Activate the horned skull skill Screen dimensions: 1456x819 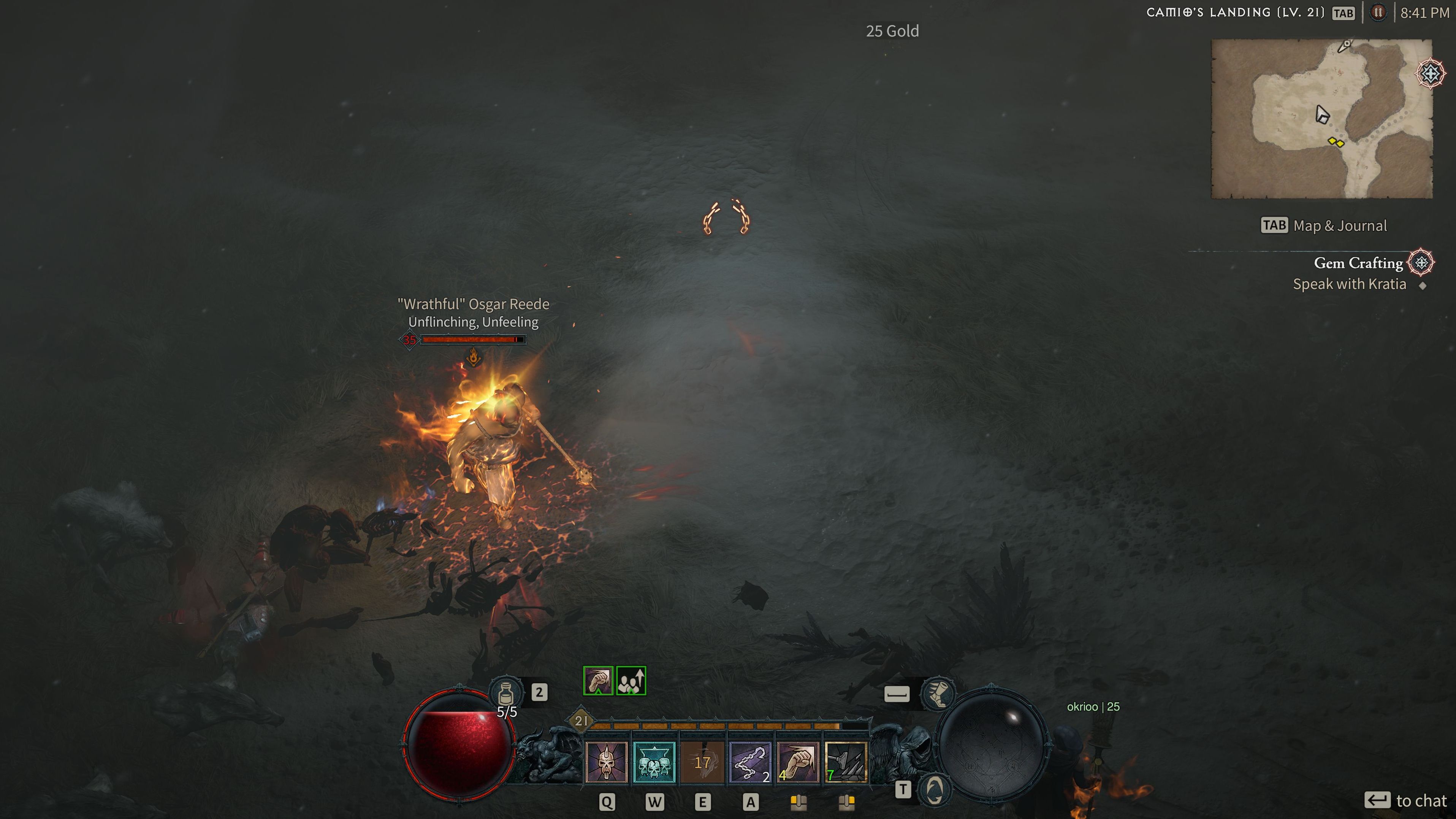click(x=607, y=762)
